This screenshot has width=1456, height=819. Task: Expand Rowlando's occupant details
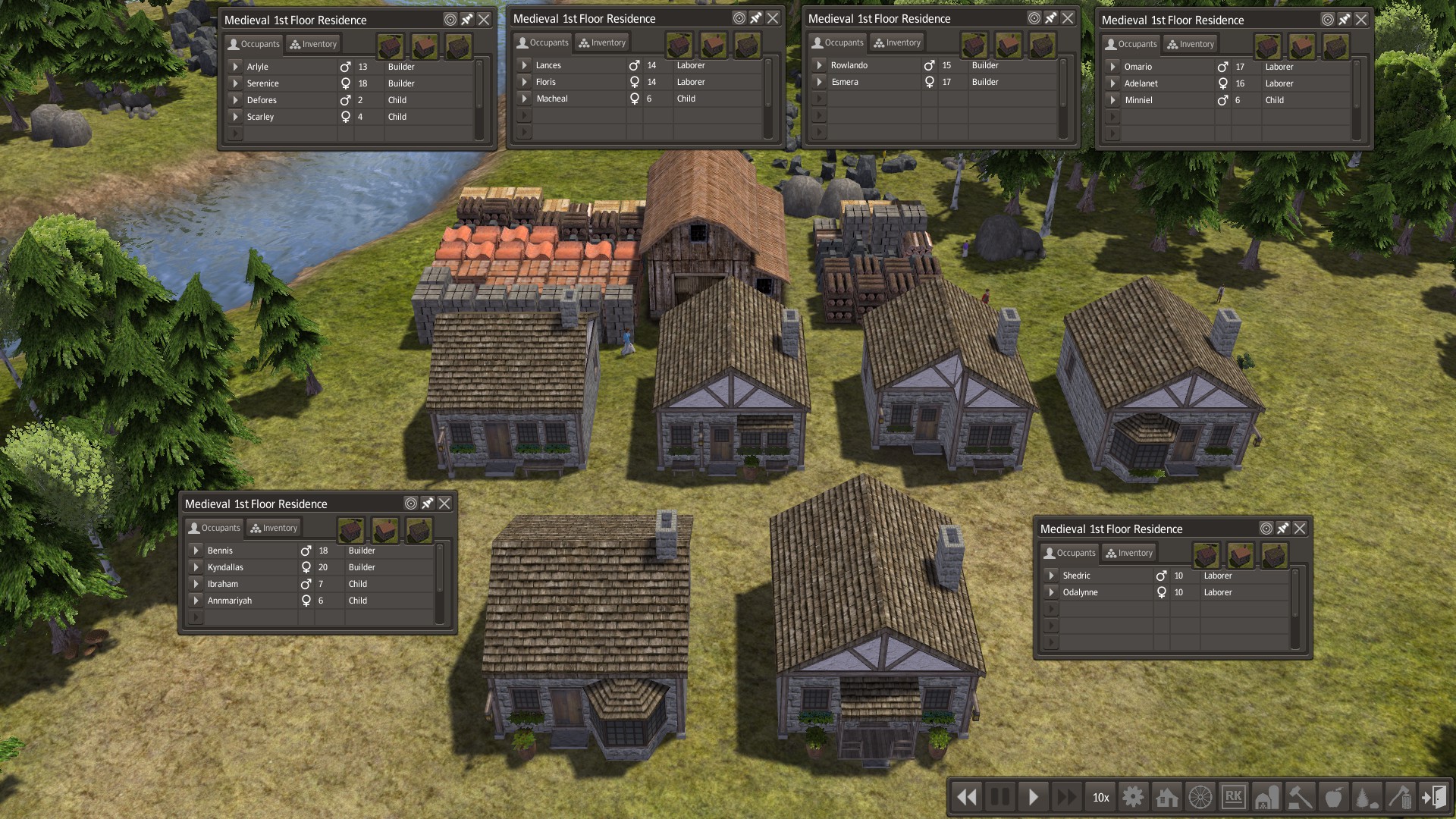tap(820, 65)
